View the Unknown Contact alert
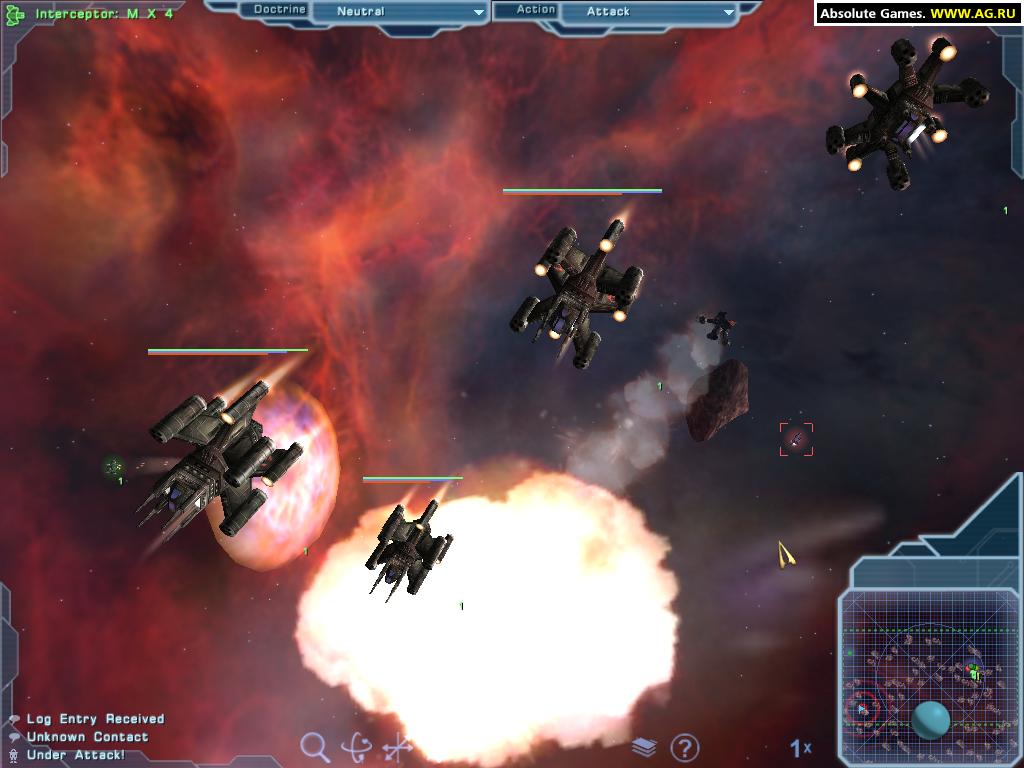The width and height of the screenshot is (1024, 768). coord(87,737)
